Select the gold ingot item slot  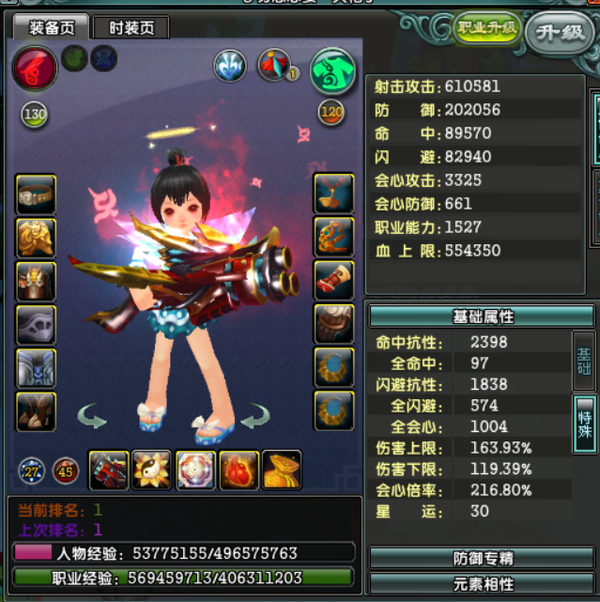pyautogui.click(x=282, y=470)
